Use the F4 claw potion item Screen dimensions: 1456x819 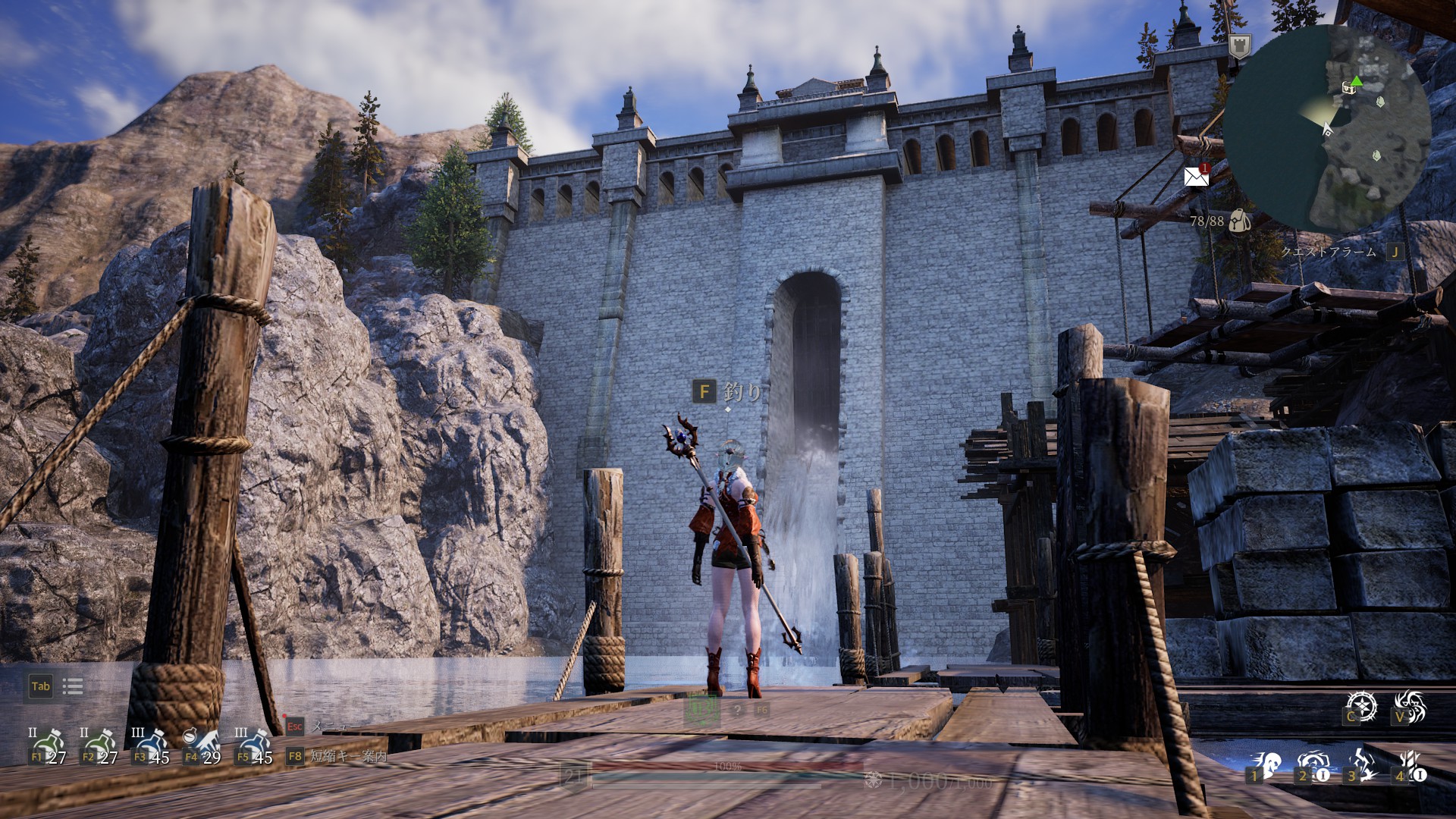pyautogui.click(x=203, y=746)
